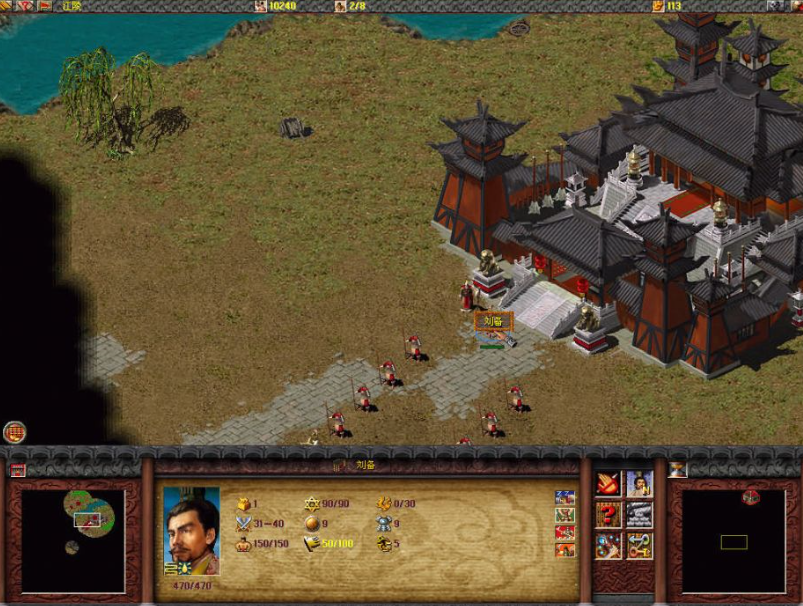Select the keys and arrows command icon
Screen dimensions: 803x606
pyautogui.click(x=639, y=545)
